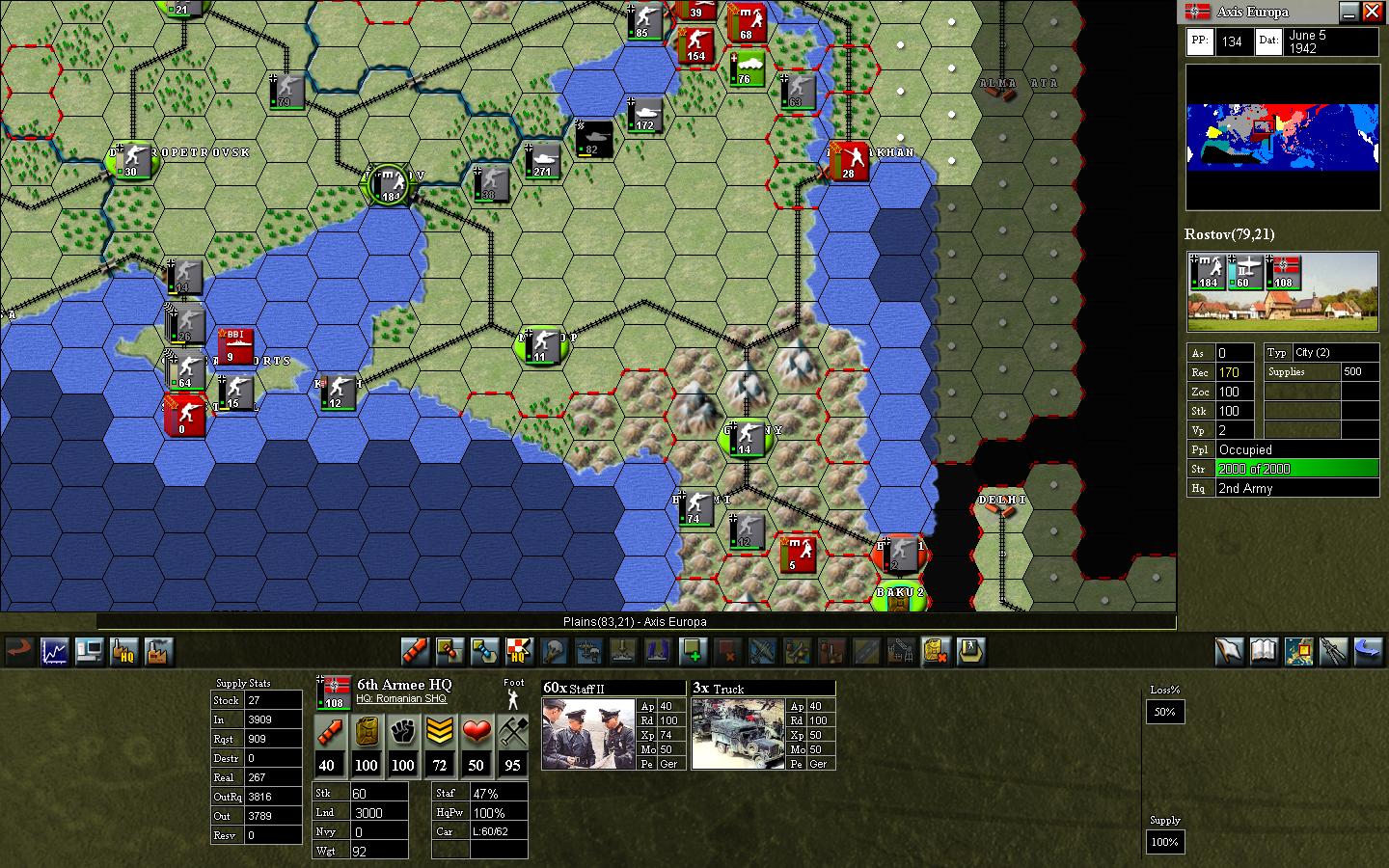Click the PP value 134 button

[1235, 41]
